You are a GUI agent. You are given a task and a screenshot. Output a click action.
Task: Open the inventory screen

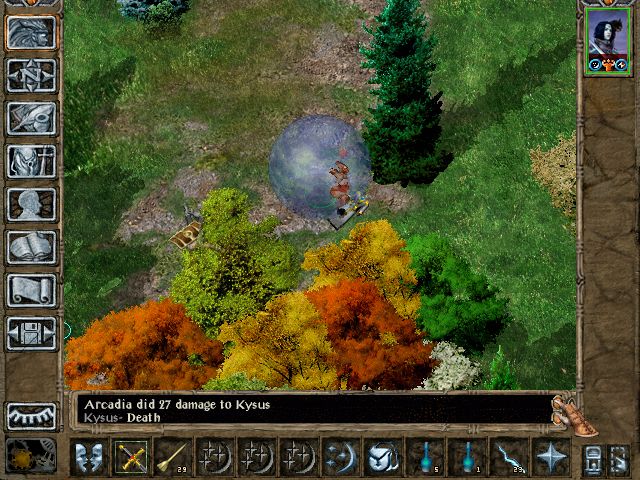point(31,161)
